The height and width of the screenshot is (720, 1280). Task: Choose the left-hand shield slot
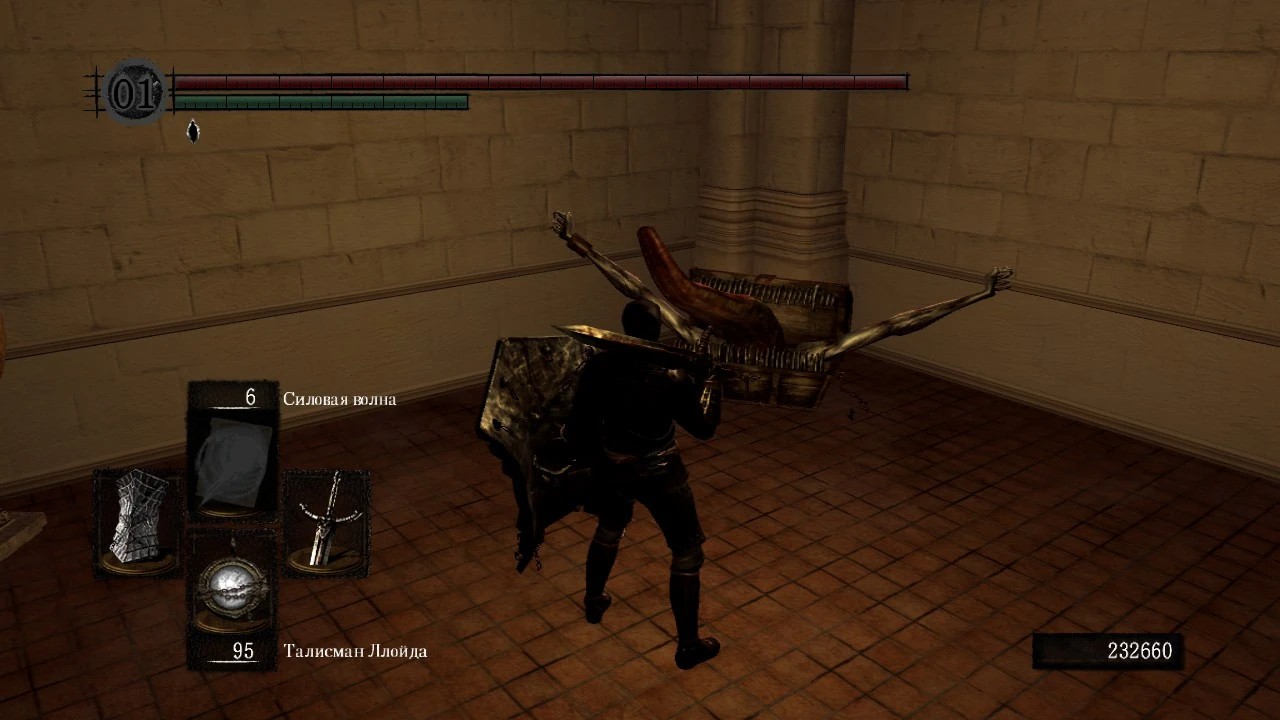(x=138, y=523)
